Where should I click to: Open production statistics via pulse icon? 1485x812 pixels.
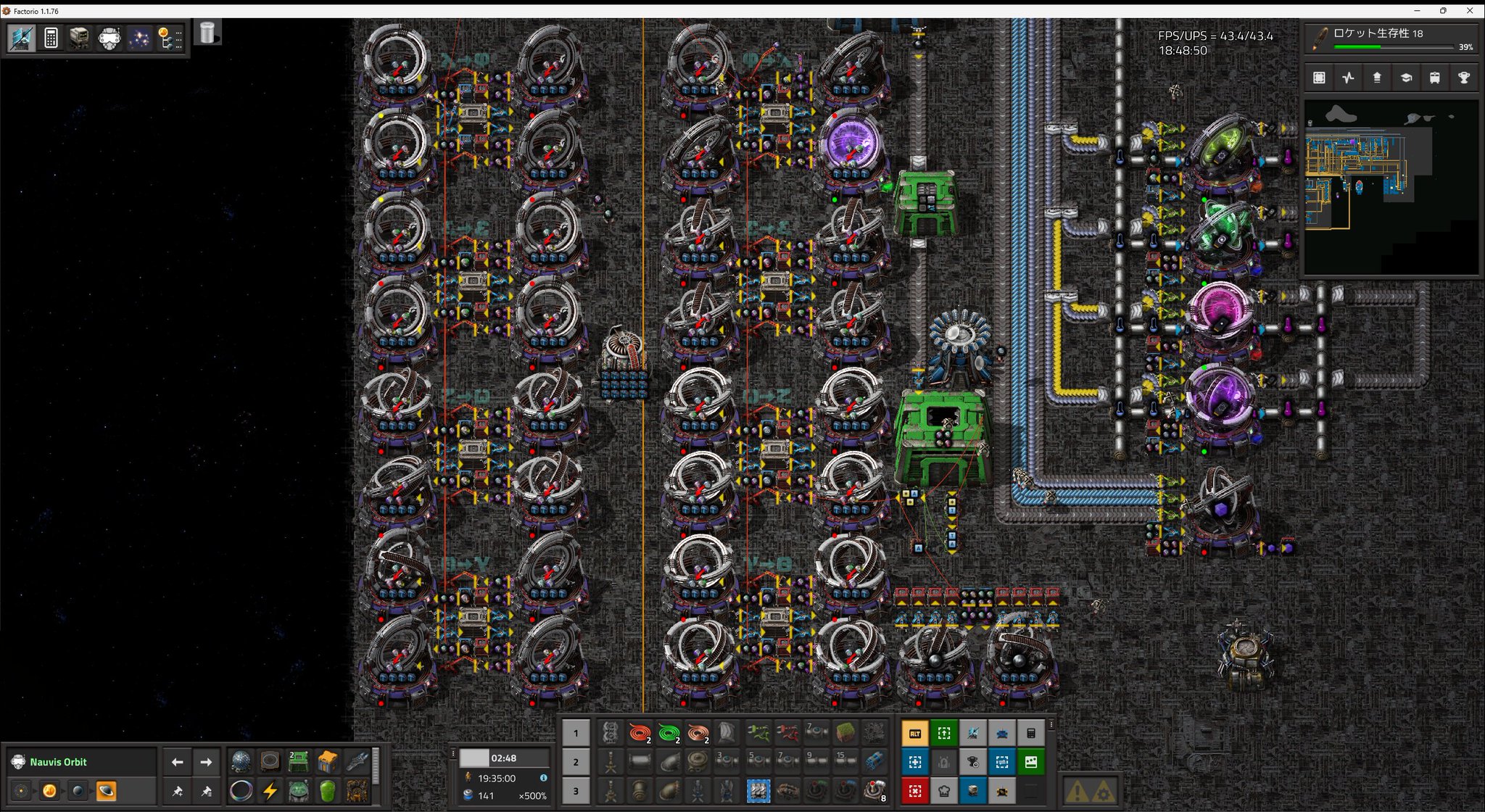1348,78
